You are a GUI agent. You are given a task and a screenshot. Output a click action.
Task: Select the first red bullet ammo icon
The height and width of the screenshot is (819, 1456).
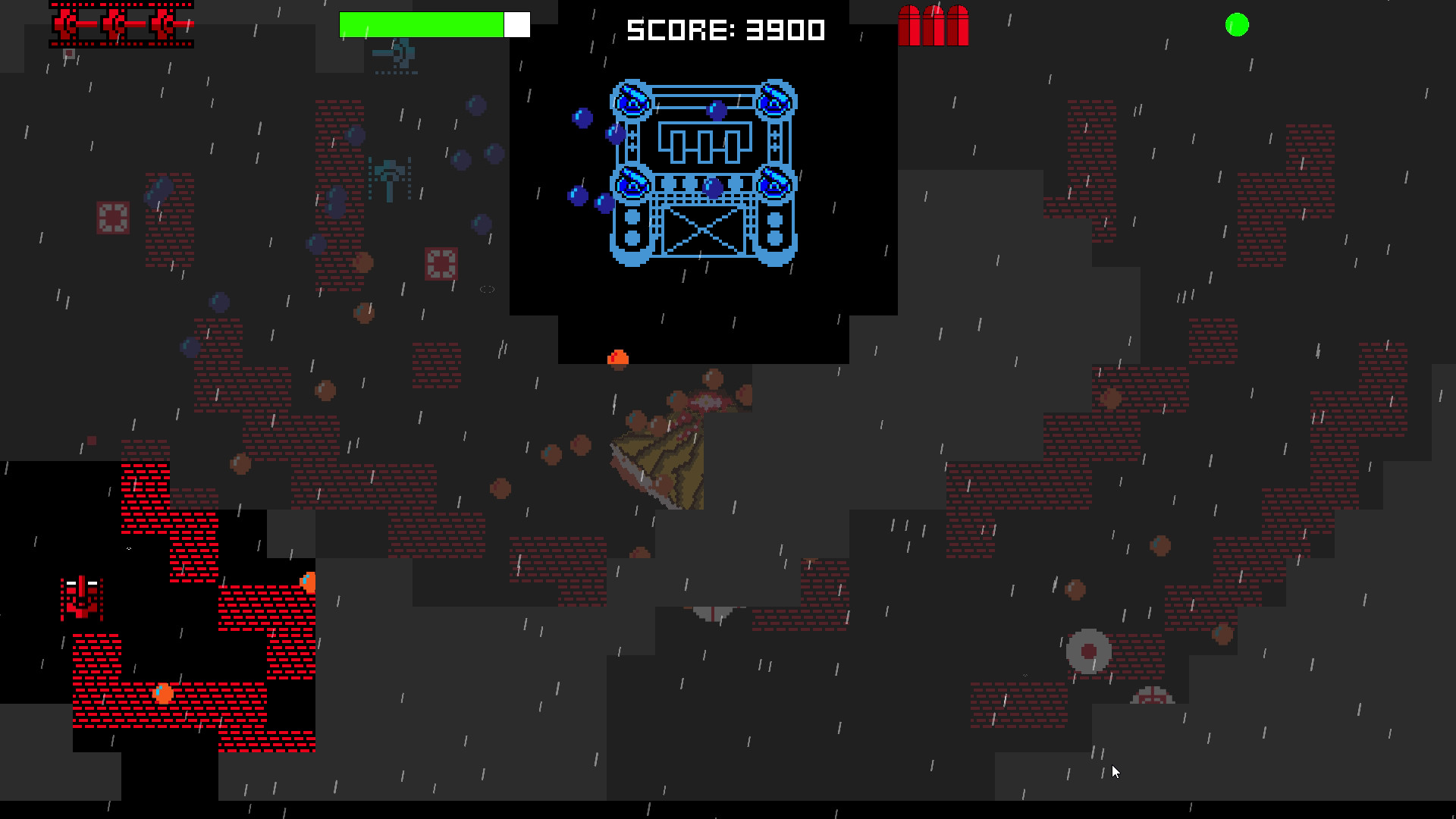pos(910,25)
